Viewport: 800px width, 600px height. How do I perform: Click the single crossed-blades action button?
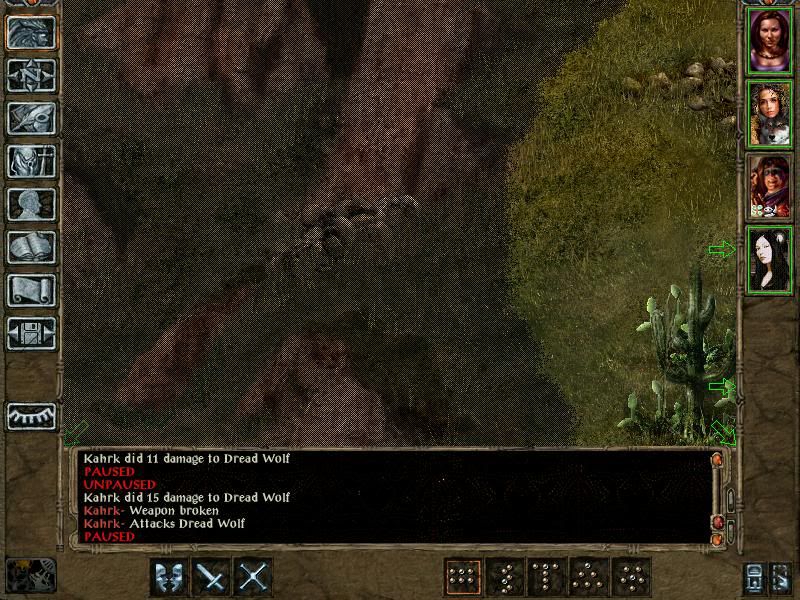coord(212,577)
